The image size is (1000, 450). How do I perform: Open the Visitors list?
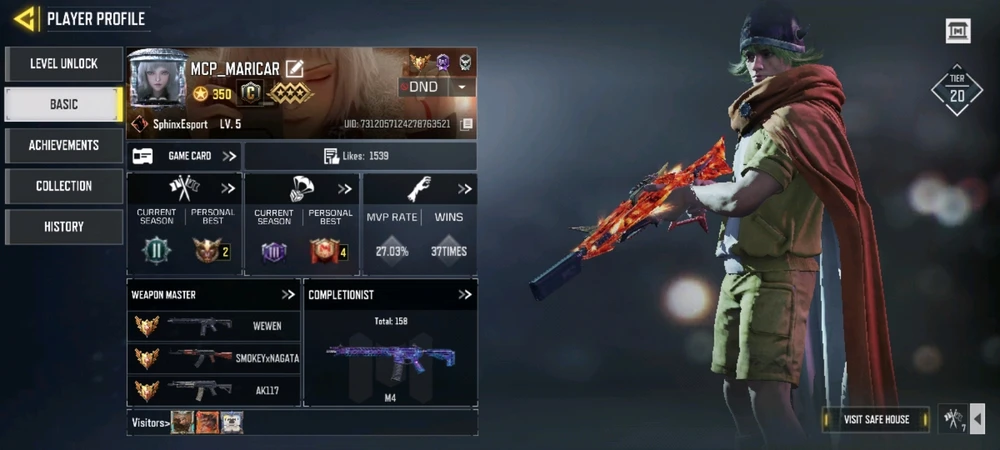tap(150, 422)
